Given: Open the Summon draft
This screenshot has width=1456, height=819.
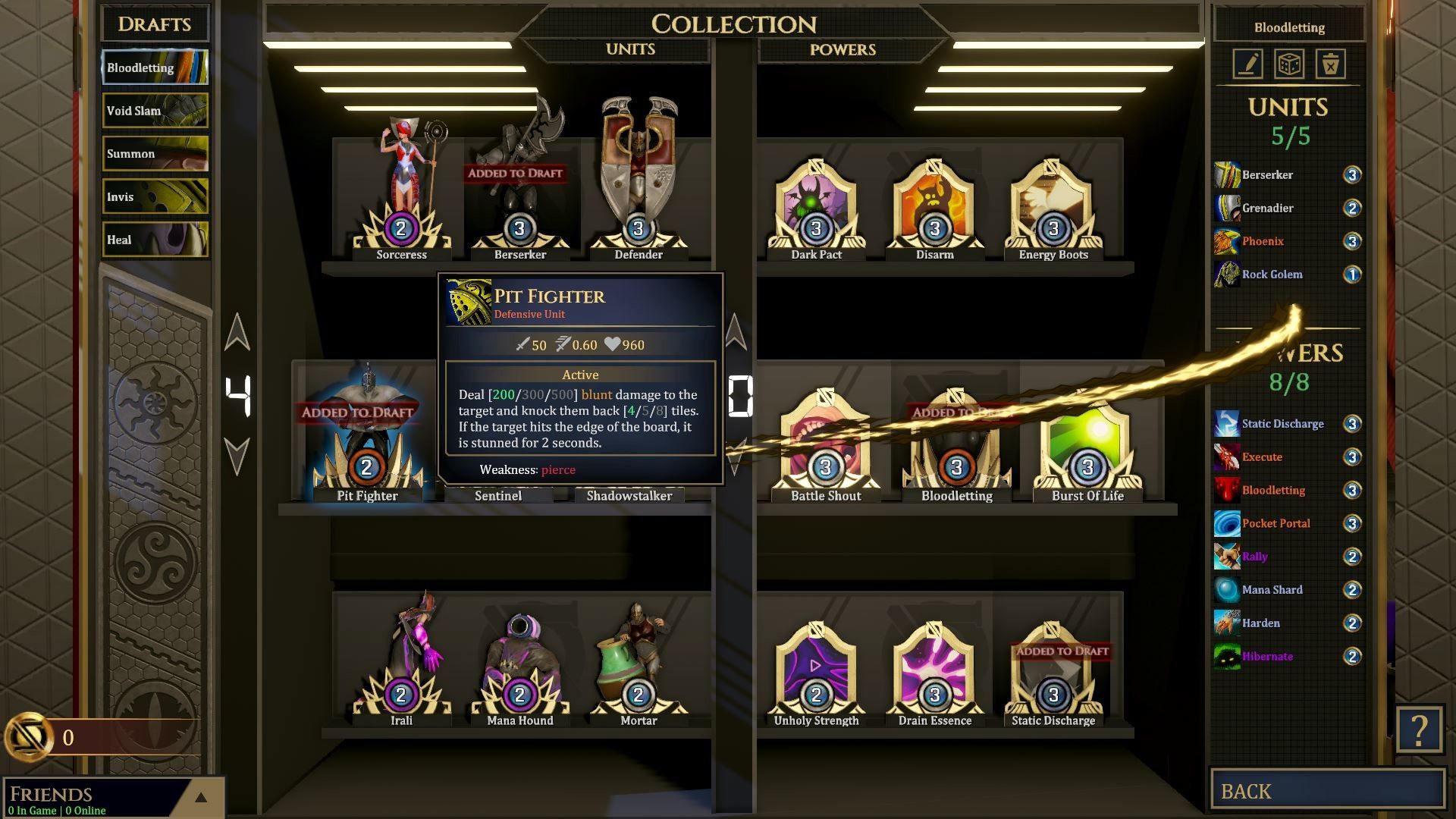Looking at the screenshot, I should click(x=155, y=154).
